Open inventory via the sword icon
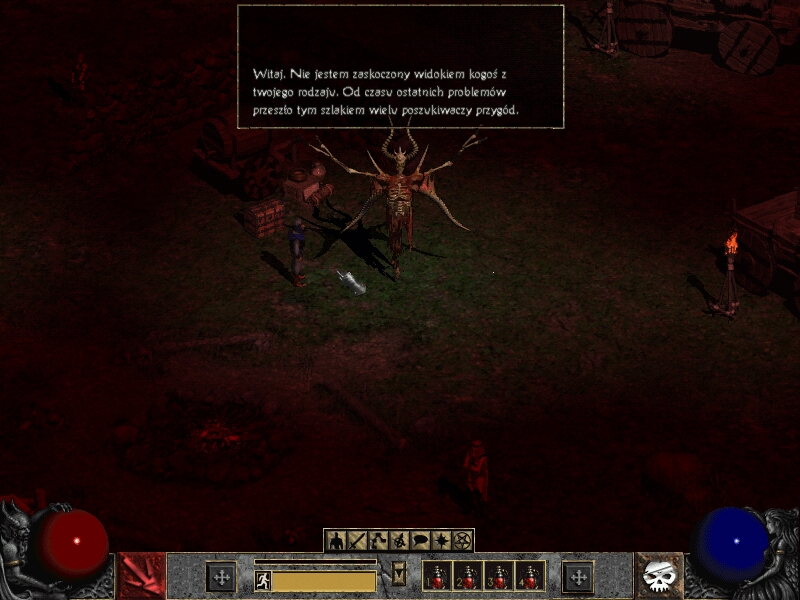This screenshot has width=800, height=600. click(x=358, y=541)
